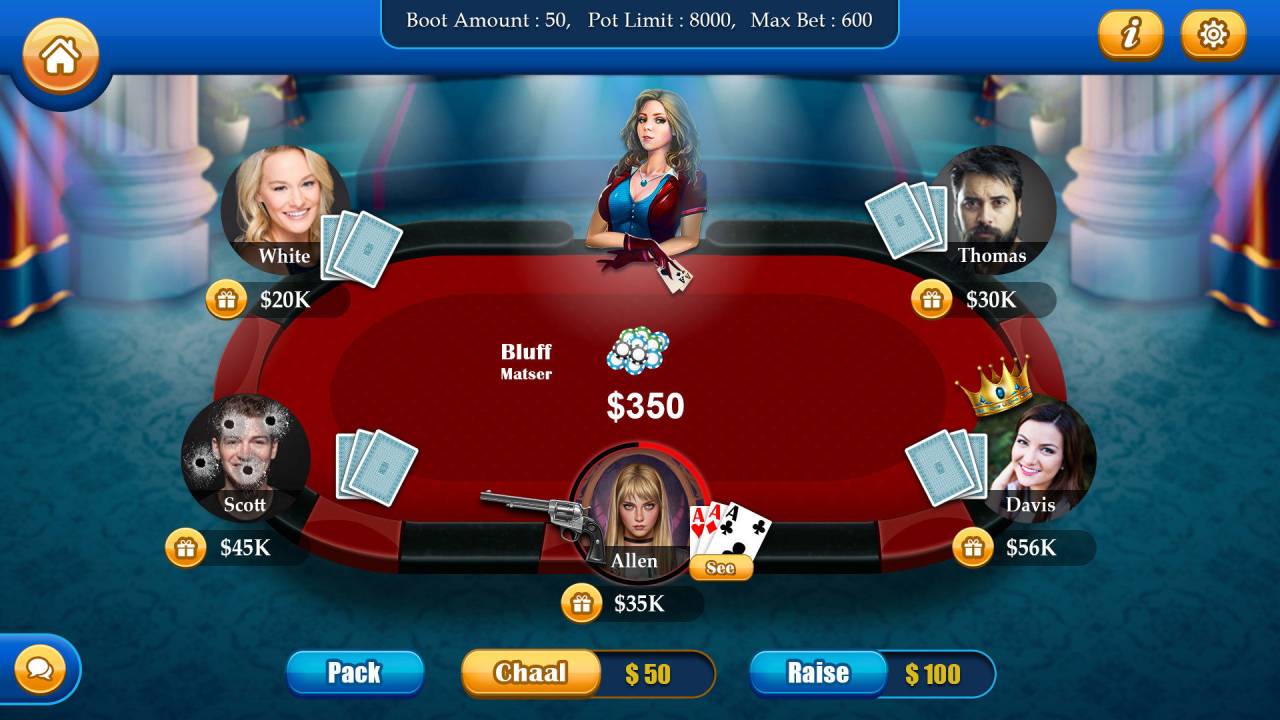The image size is (1280, 720).
Task: Click the gift icon beside Thomas's $30K
Action: point(931,297)
